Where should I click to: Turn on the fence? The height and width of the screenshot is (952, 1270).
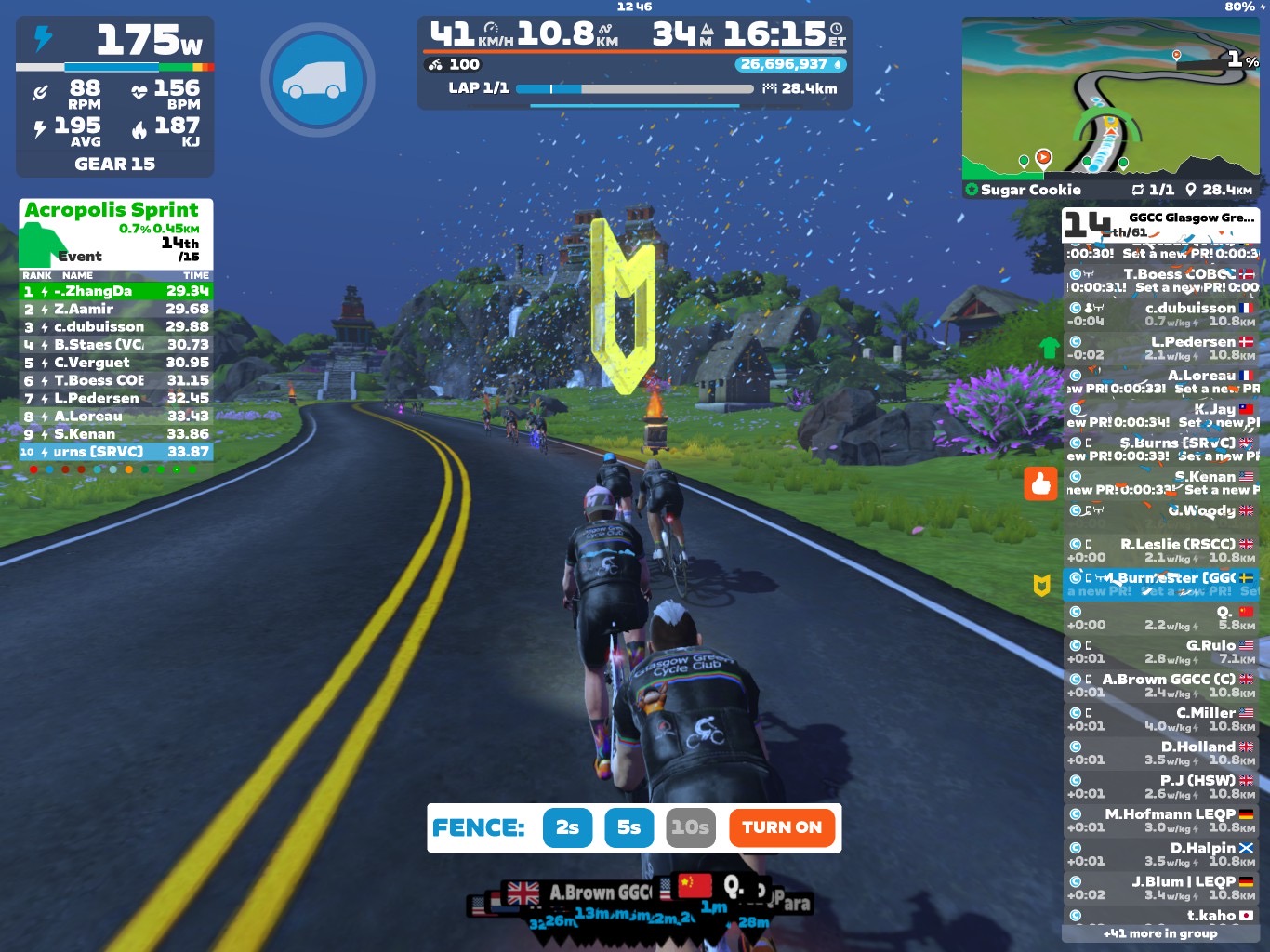pos(781,827)
